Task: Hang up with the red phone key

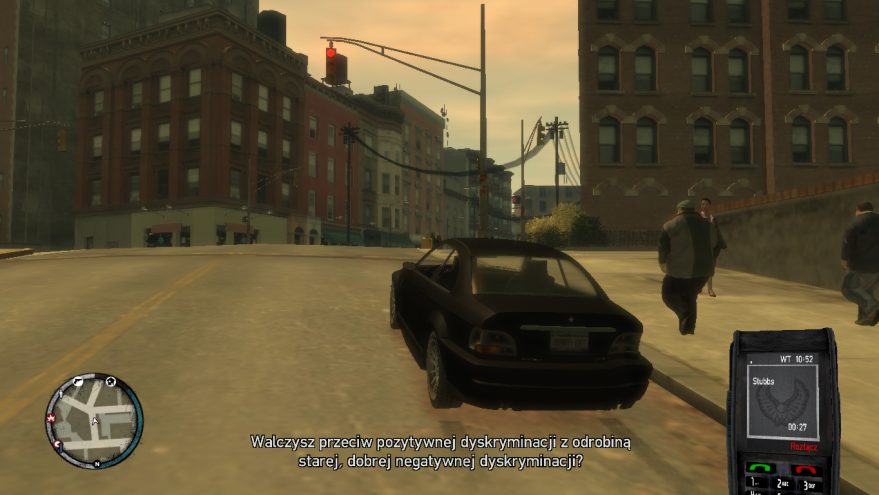Action: tap(806, 469)
